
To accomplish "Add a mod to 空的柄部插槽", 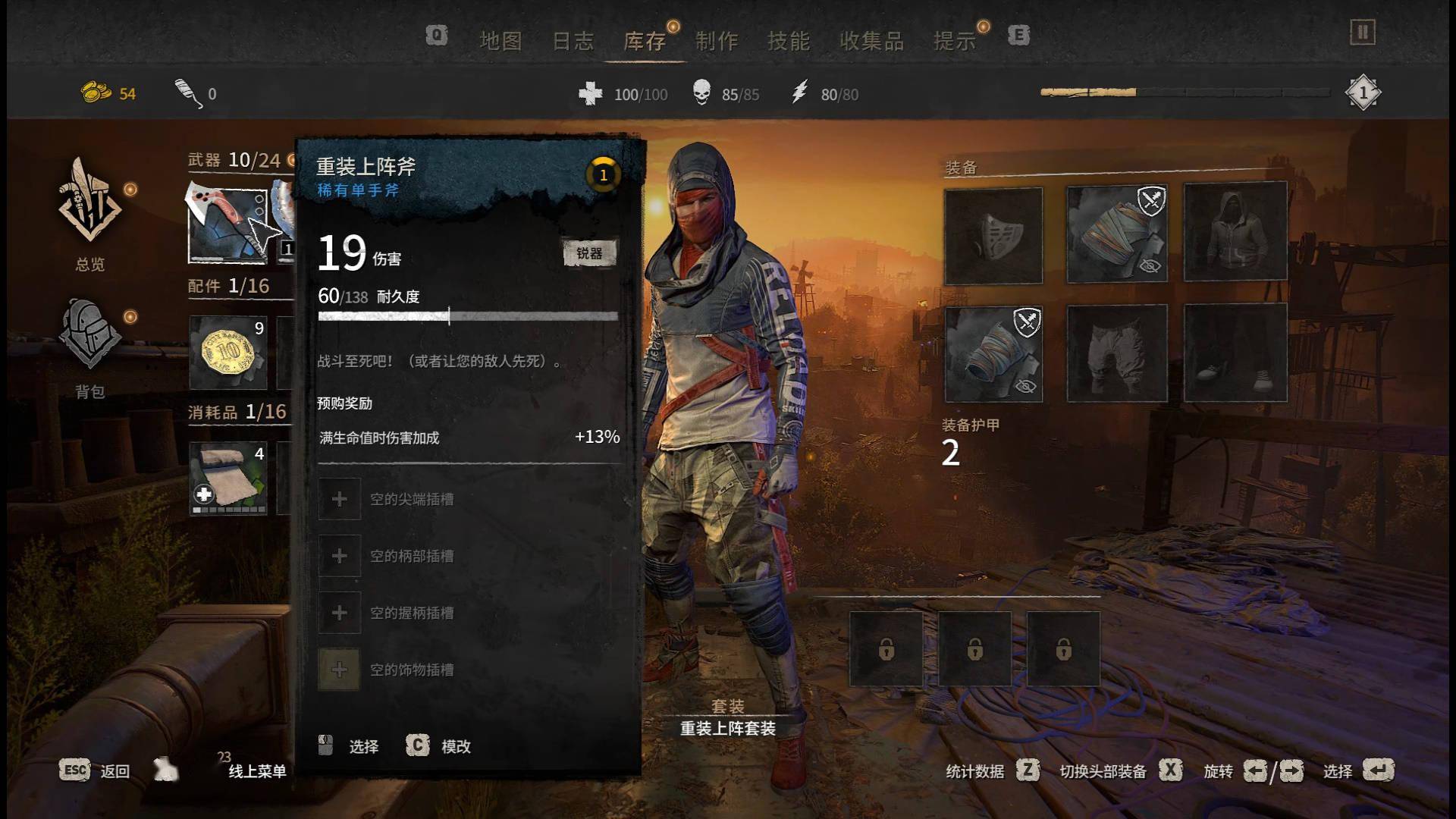I will click(x=340, y=556).
